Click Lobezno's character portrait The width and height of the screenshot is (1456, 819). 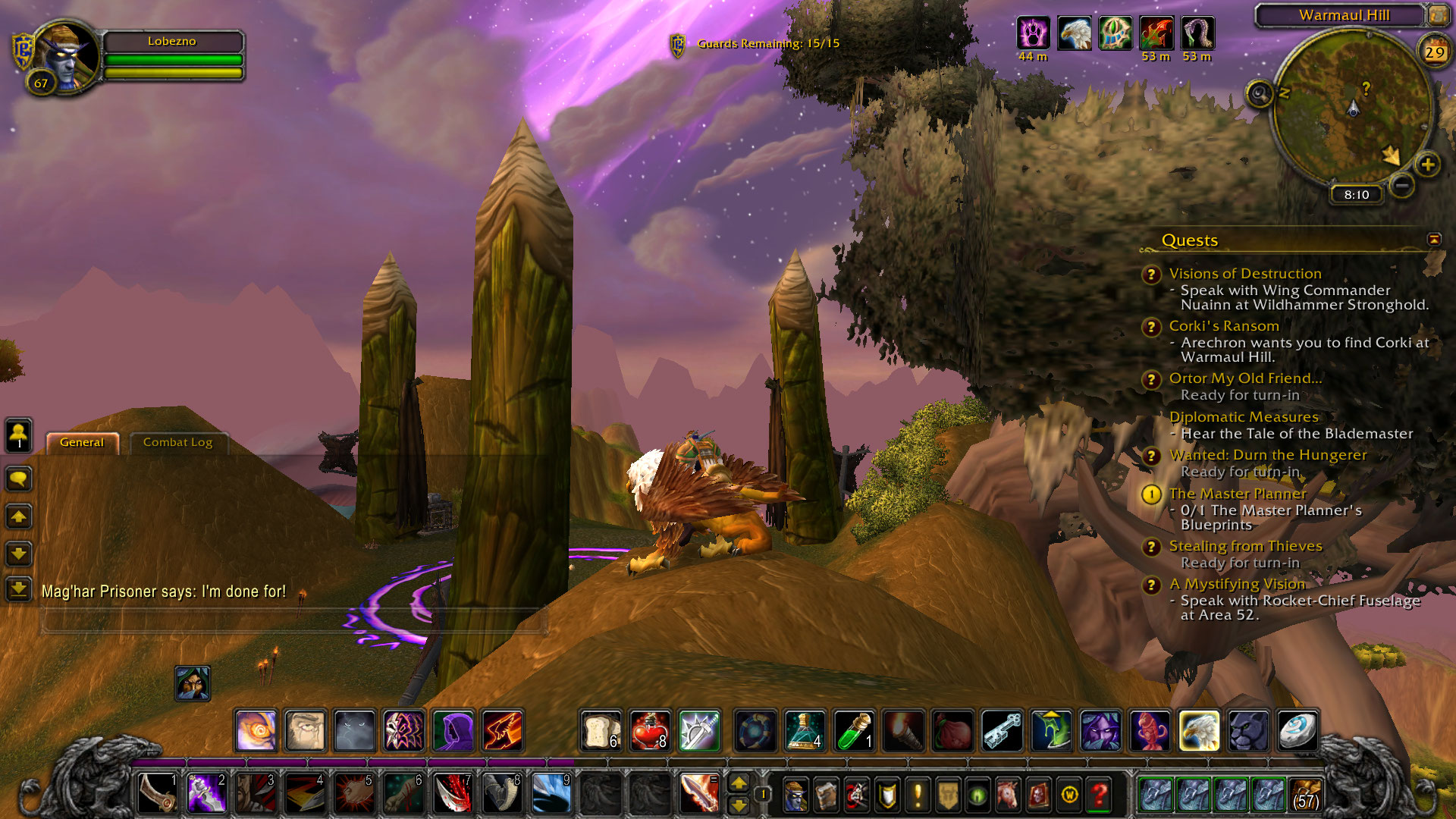point(67,55)
